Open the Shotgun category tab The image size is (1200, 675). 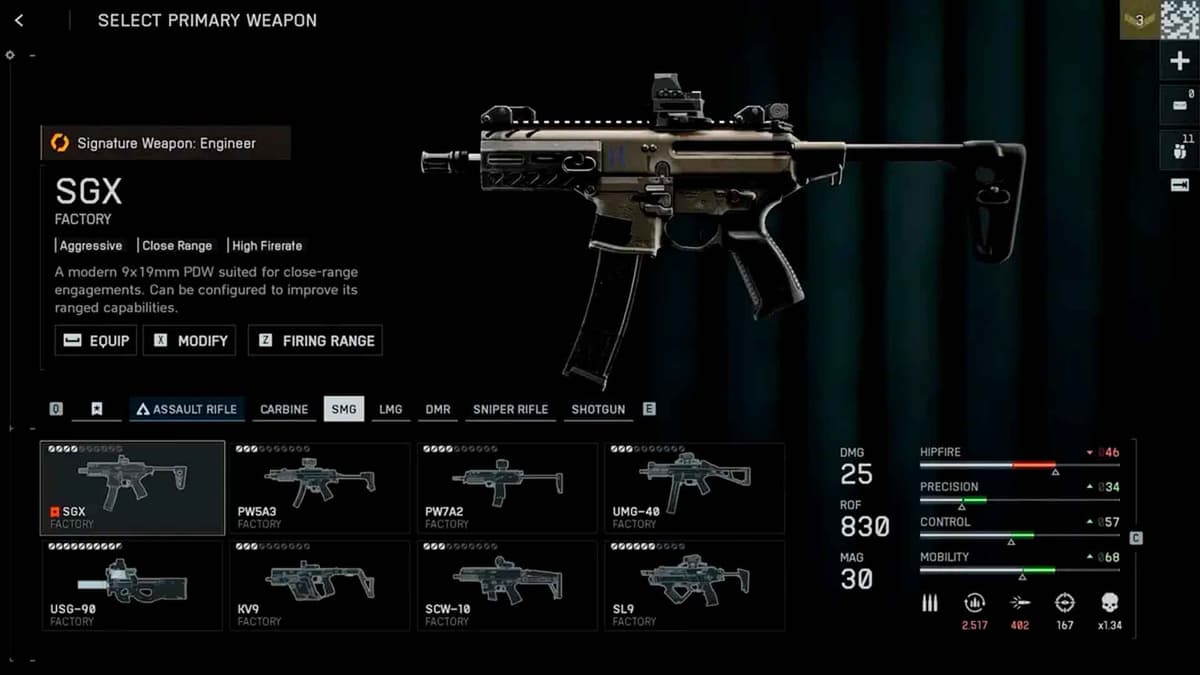598,409
